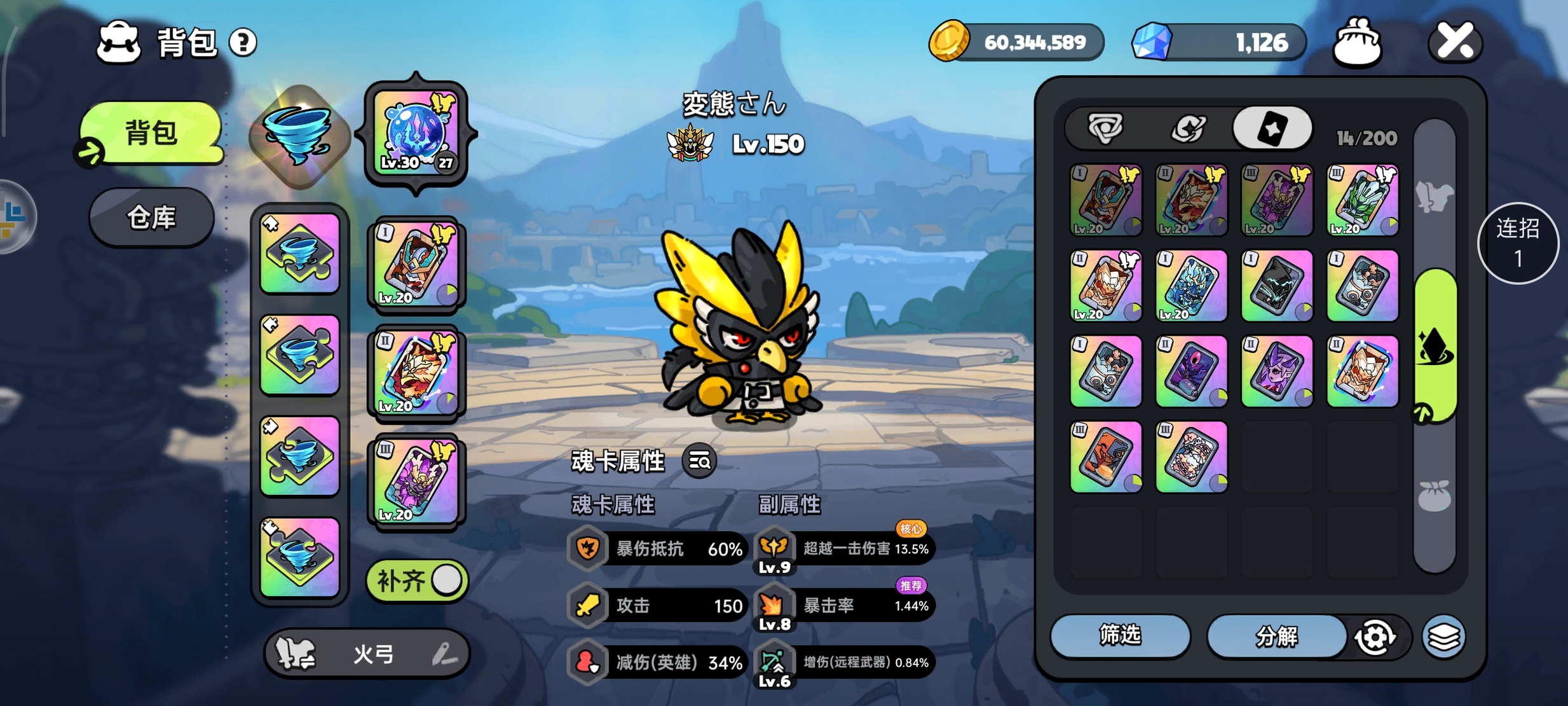1568x706 pixels.
Task: Close the backpack screen
Action: coord(1455,42)
